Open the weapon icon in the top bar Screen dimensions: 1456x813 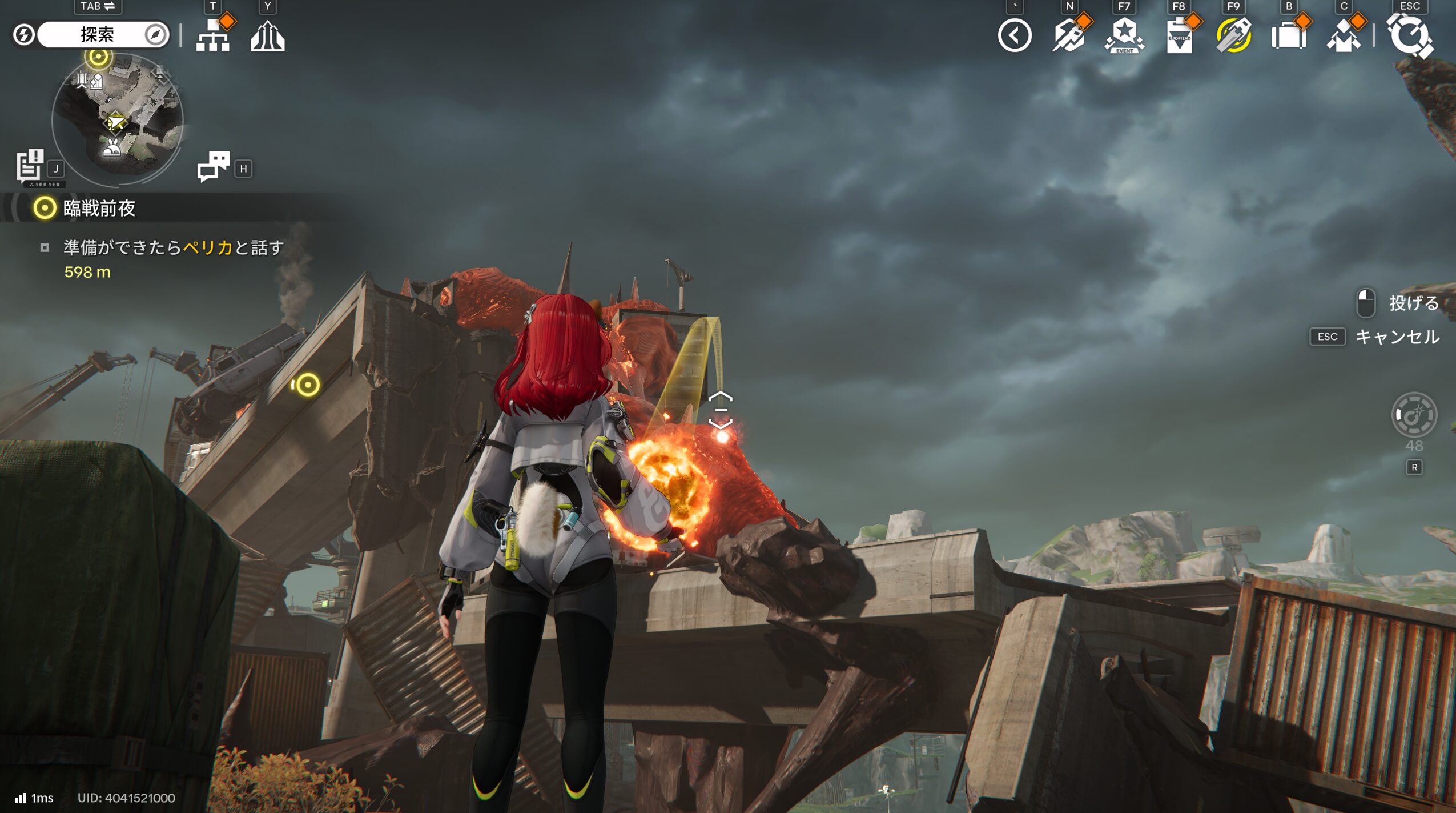tap(1069, 35)
